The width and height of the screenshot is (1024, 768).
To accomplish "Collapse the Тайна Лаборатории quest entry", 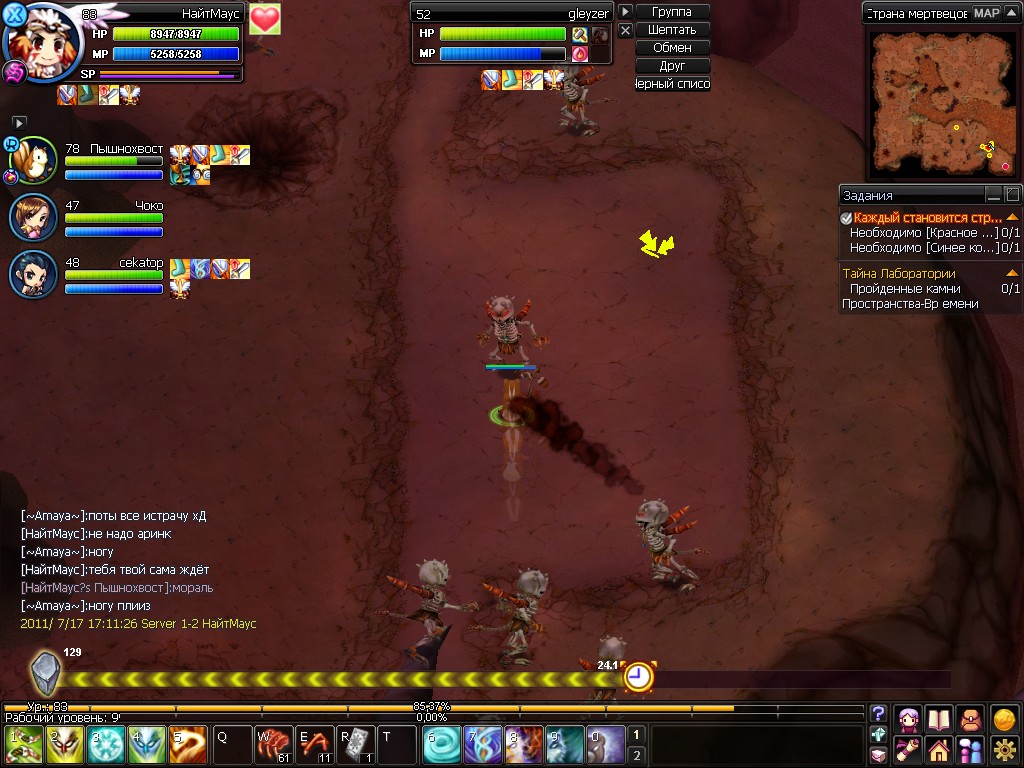I will (1012, 273).
